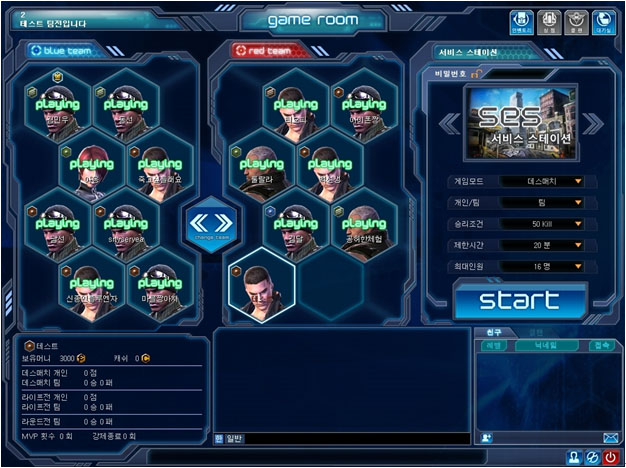626x468 pixels.
Task: Switch sides with the change team button
Action: coord(209,224)
